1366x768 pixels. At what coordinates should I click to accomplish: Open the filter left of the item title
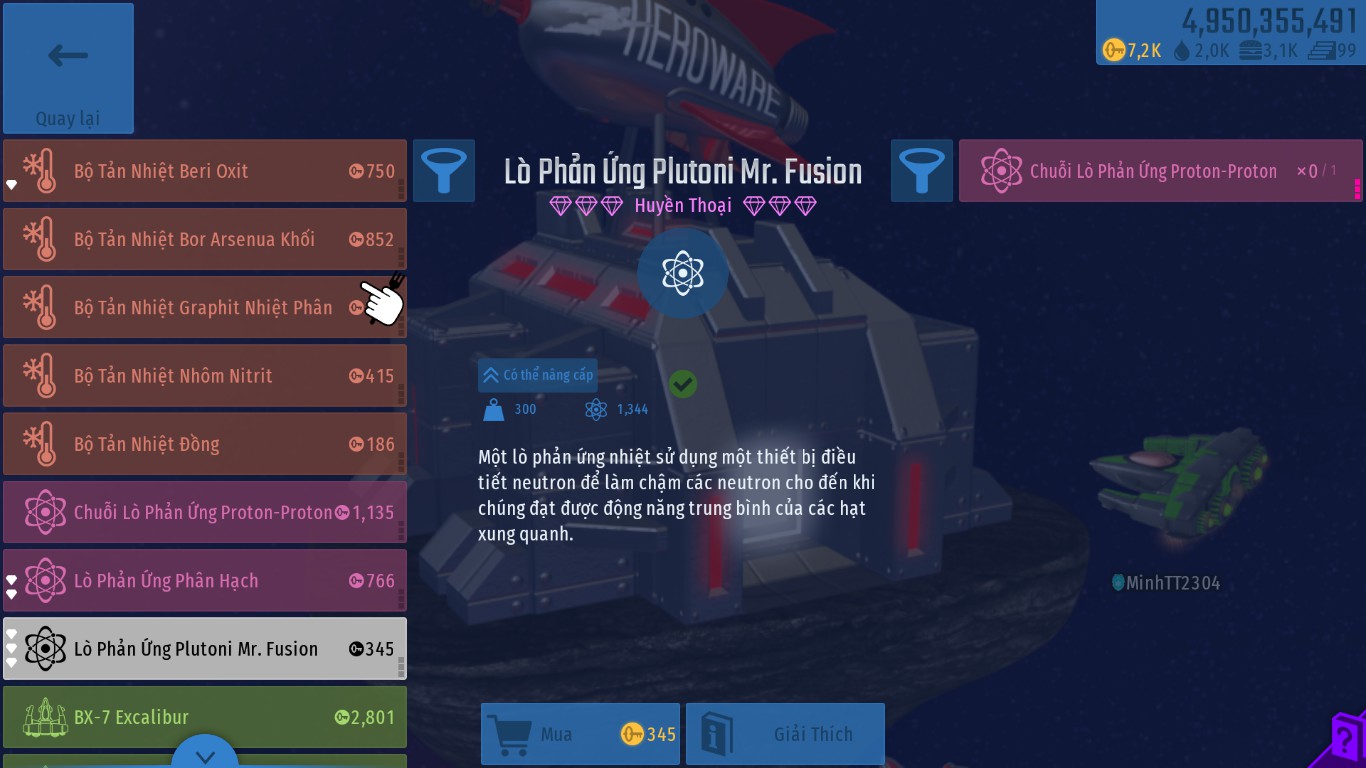[444, 171]
